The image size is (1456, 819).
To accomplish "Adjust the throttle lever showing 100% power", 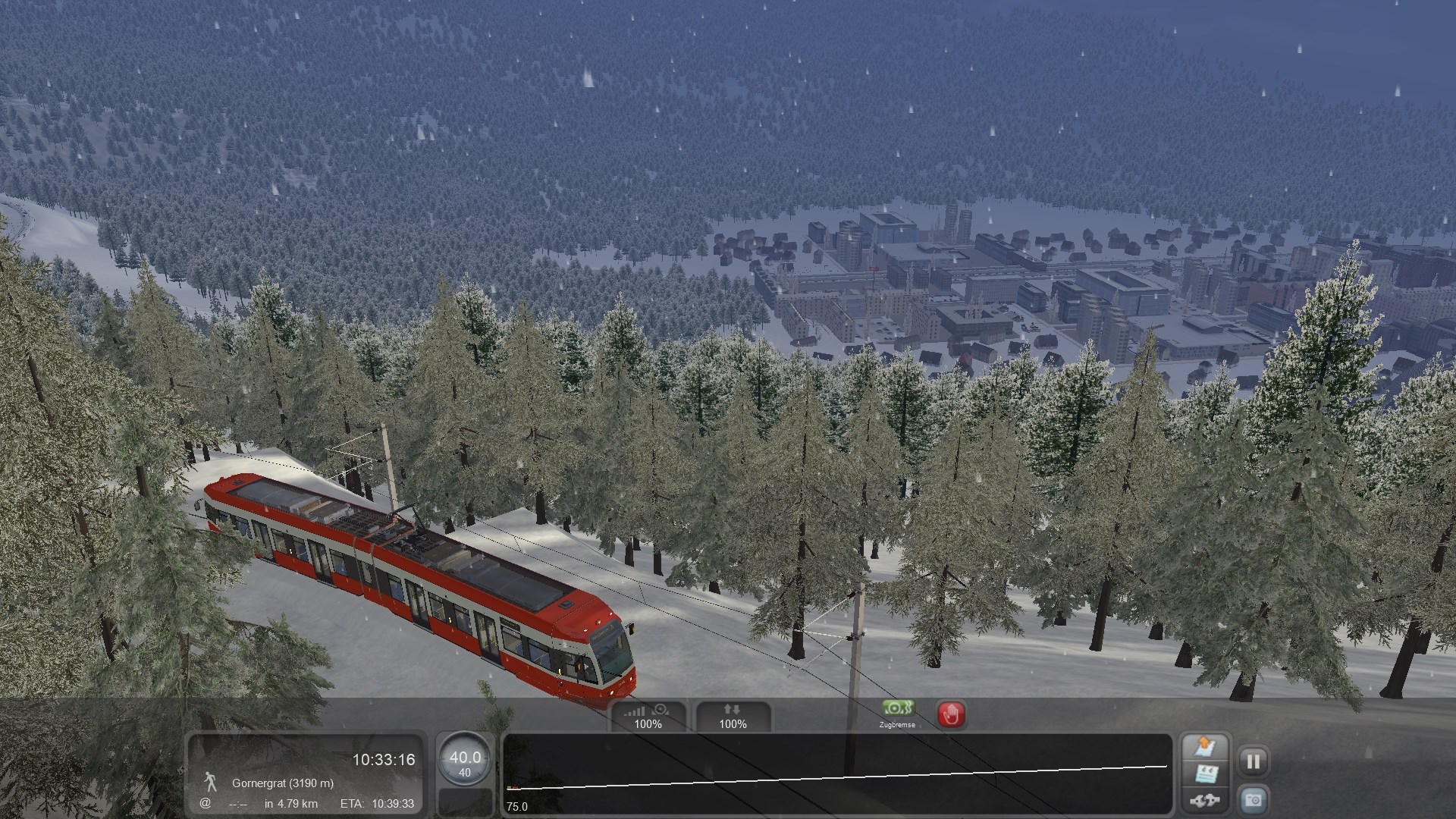I will point(648,717).
